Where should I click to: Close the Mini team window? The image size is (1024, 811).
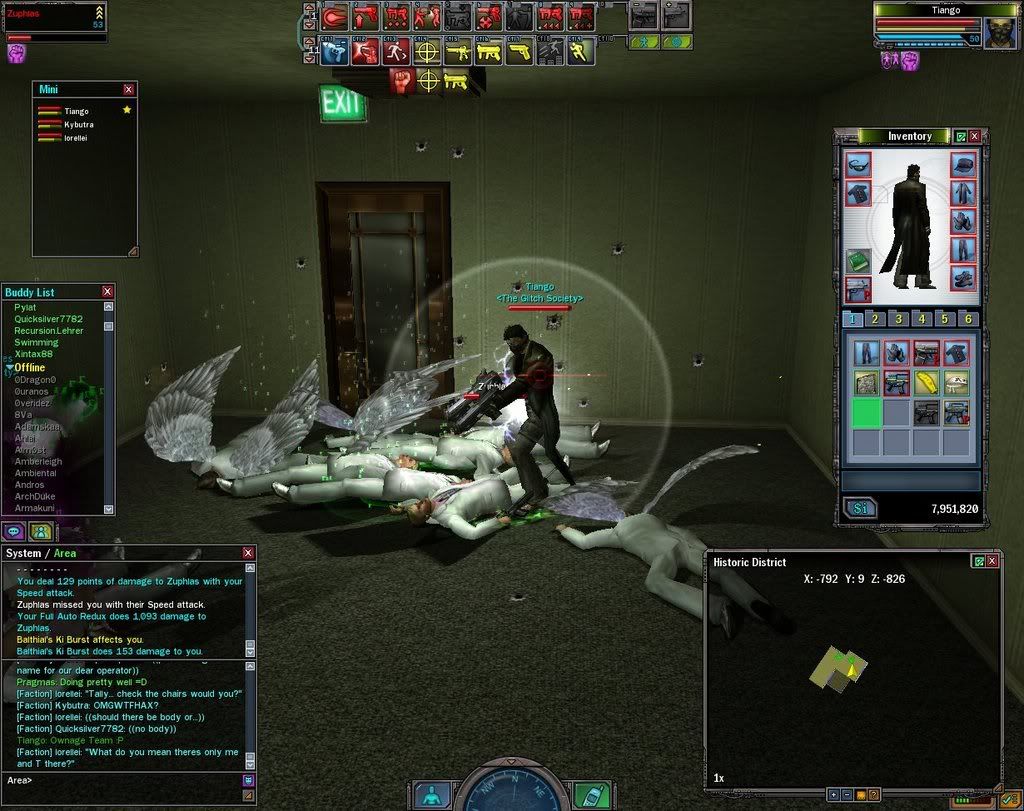(x=128, y=90)
